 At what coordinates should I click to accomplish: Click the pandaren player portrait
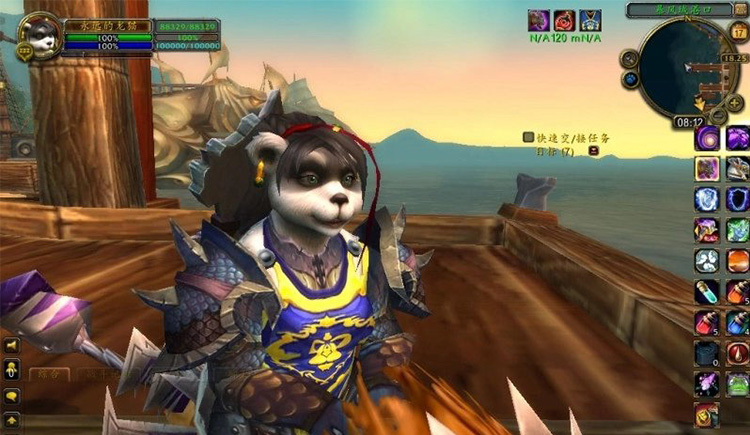pyautogui.click(x=40, y=36)
